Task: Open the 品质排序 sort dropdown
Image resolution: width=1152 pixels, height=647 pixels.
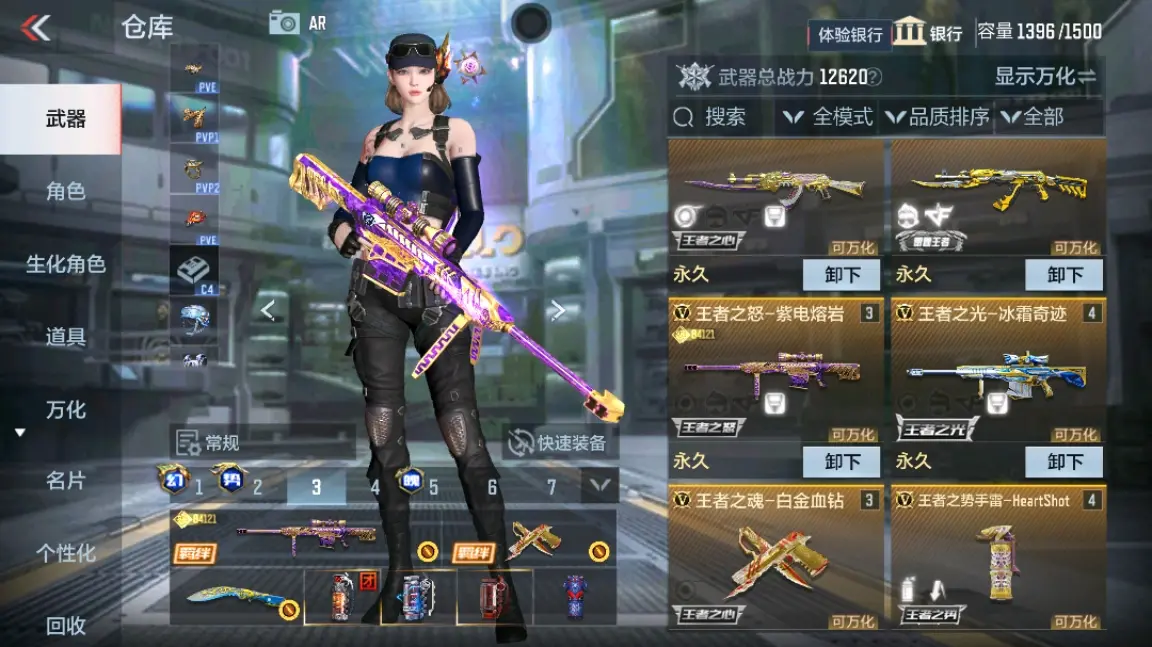Action: point(937,117)
